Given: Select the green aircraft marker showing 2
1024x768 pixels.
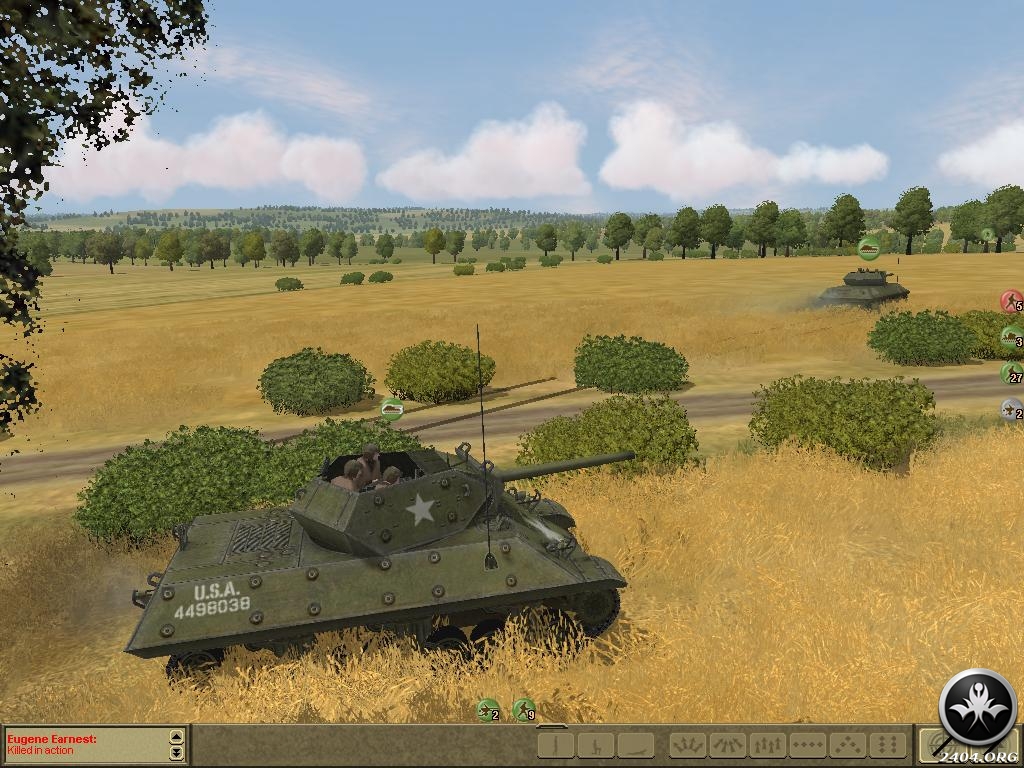Looking at the screenshot, I should (488, 710).
